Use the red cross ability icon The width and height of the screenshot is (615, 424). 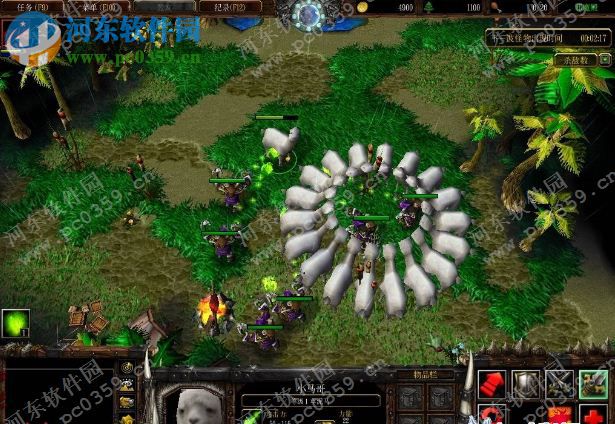coord(594,414)
